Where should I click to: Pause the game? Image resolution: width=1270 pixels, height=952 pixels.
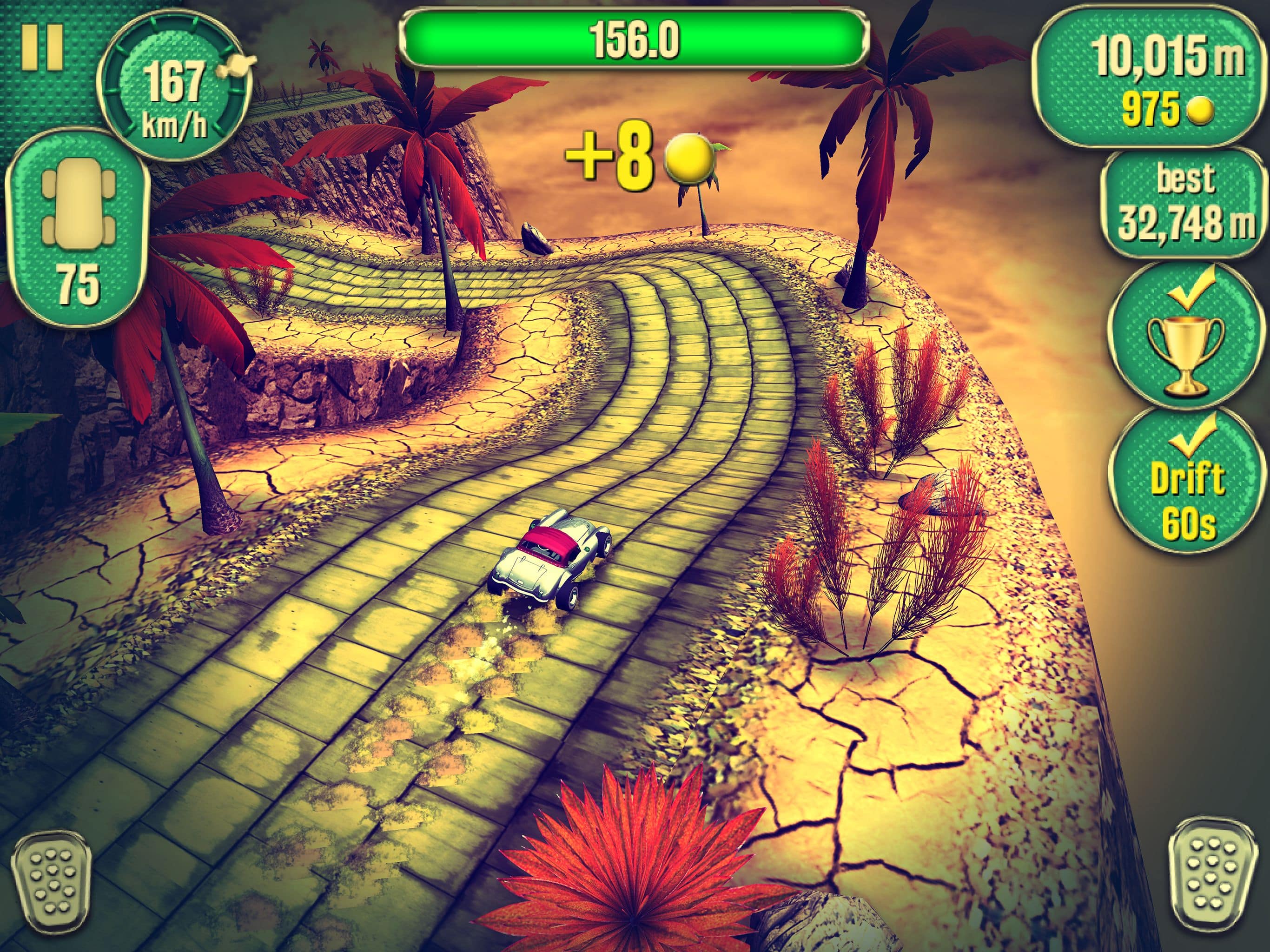coord(42,47)
